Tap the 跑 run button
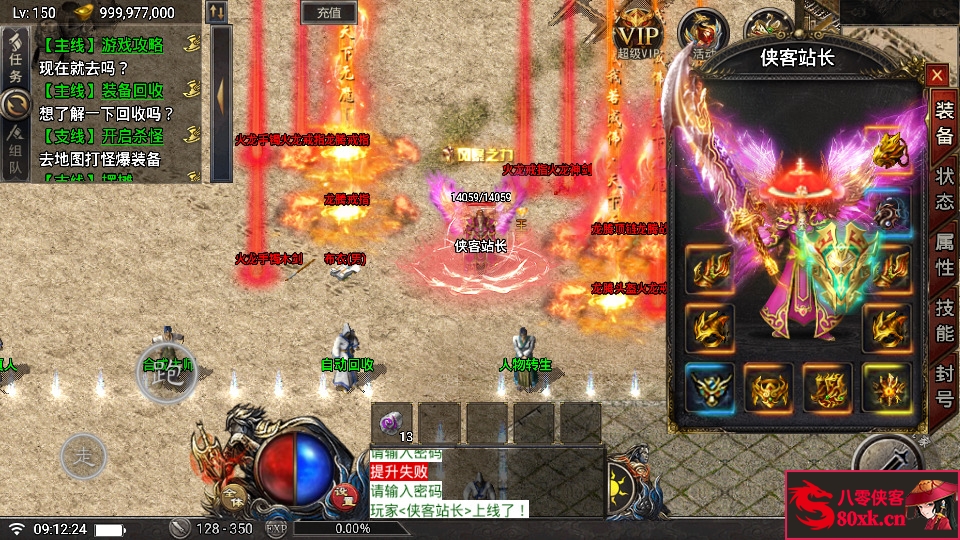 click(166, 373)
